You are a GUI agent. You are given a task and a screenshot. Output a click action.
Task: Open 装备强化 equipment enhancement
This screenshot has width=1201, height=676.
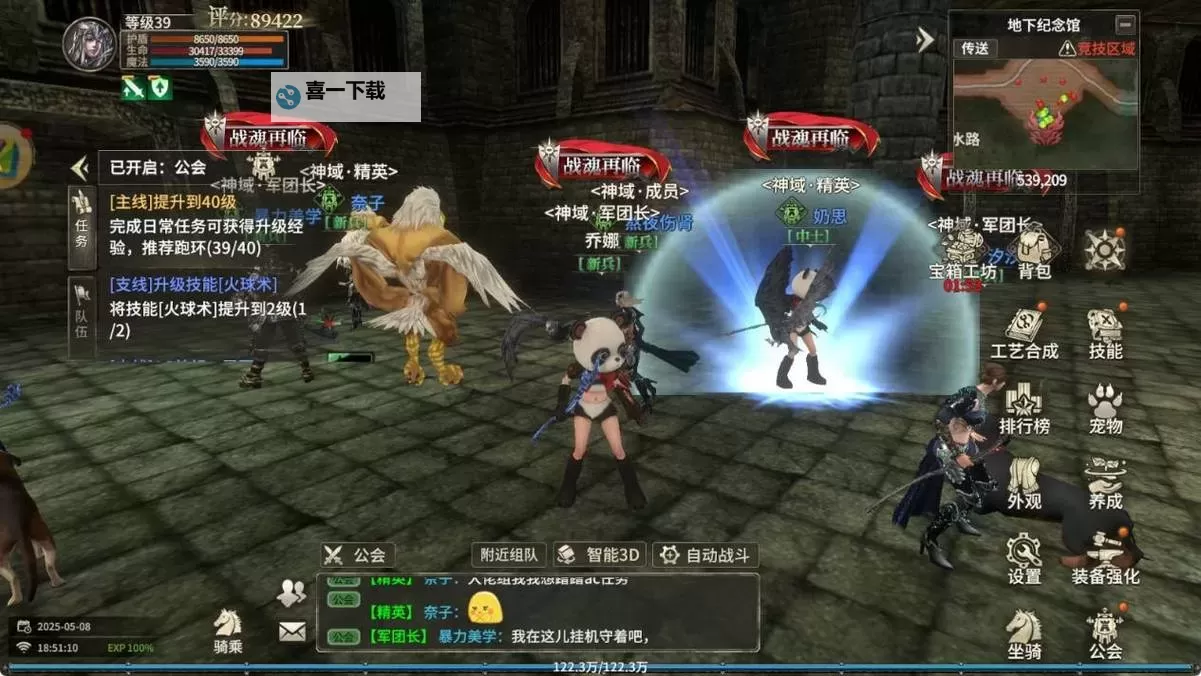tap(1105, 558)
